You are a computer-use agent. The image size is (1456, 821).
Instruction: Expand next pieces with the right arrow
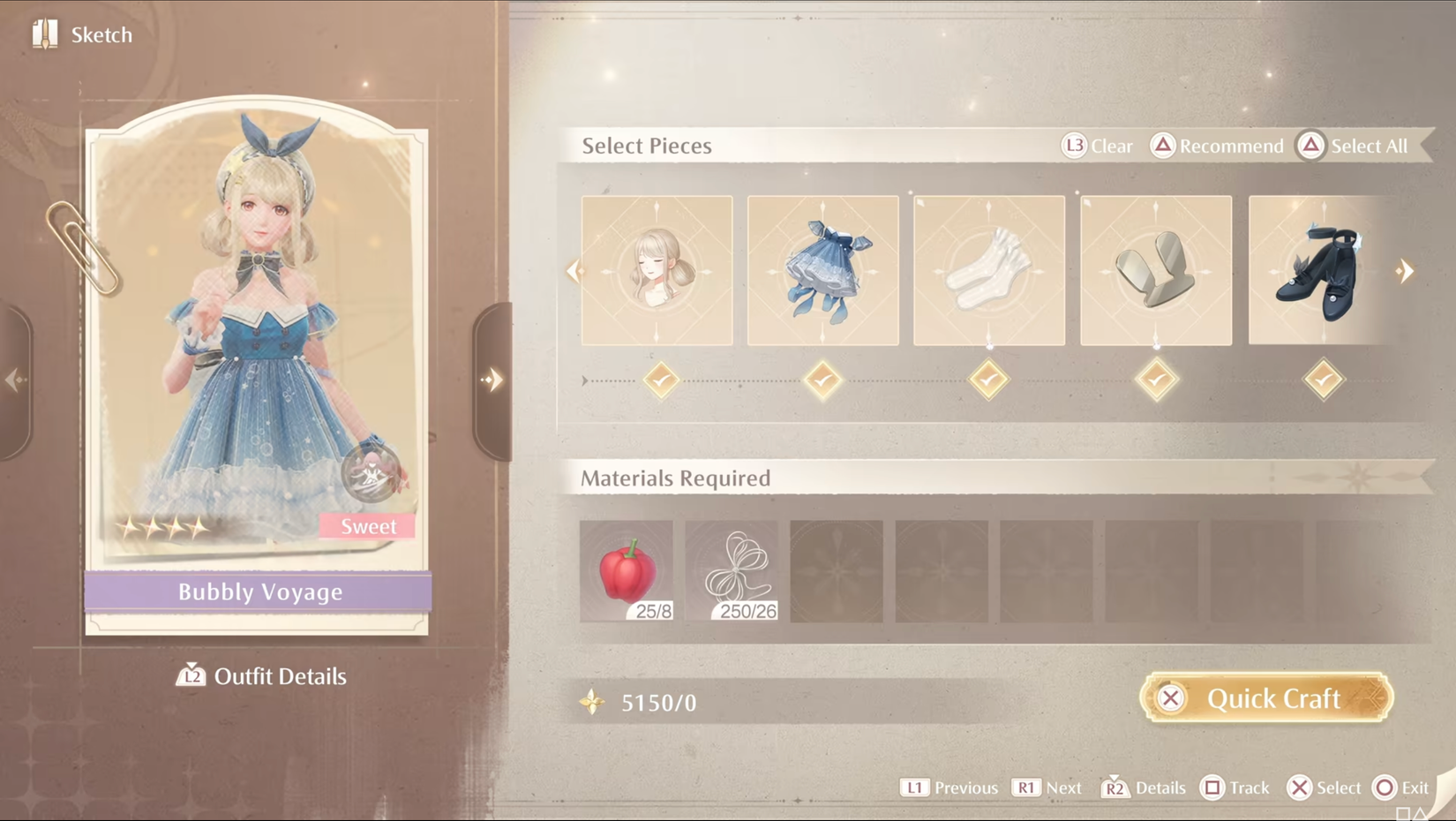[x=1405, y=271]
